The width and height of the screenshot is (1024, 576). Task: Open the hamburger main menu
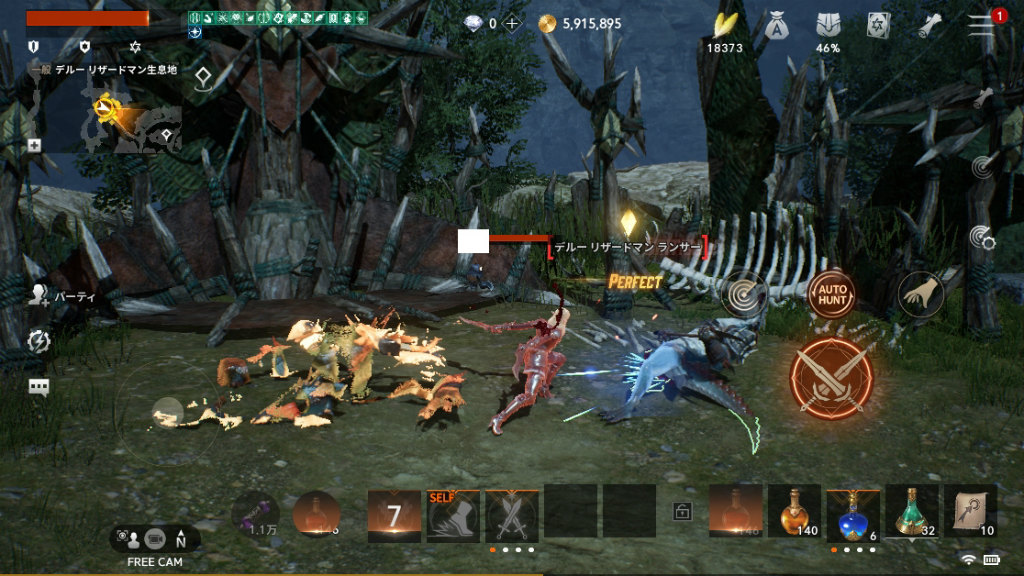(x=982, y=25)
